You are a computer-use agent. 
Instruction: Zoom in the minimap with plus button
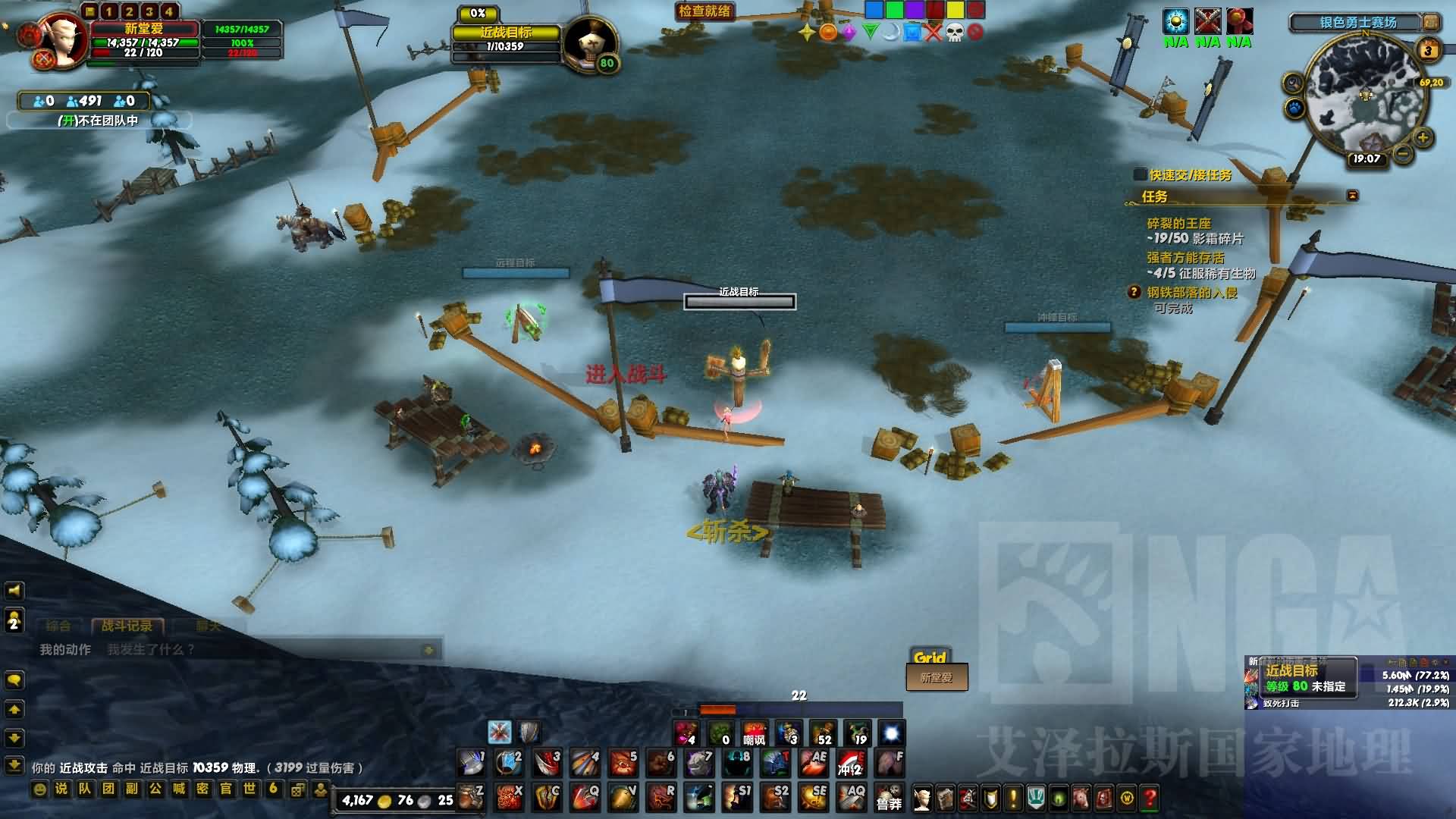click(x=1423, y=138)
